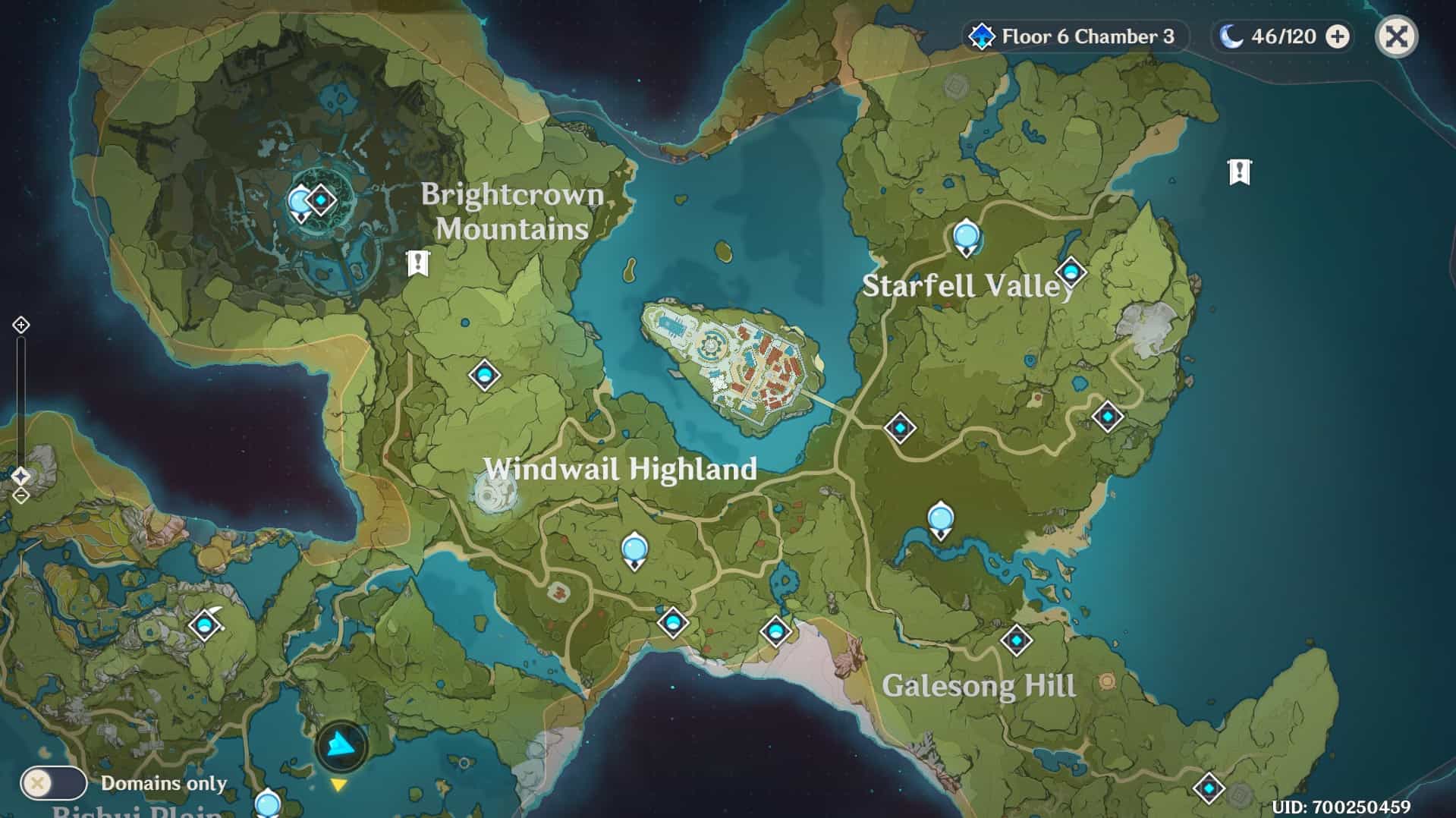Viewport: 1456px width, 818px height.
Task: Select the quest marker over the northeastern sea
Action: (x=1239, y=172)
